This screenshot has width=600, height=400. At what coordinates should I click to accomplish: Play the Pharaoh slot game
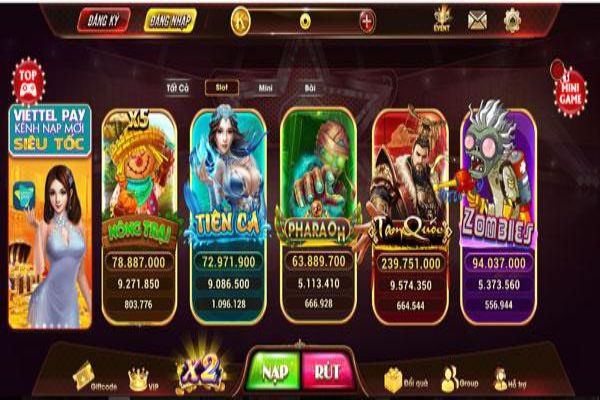click(x=320, y=180)
